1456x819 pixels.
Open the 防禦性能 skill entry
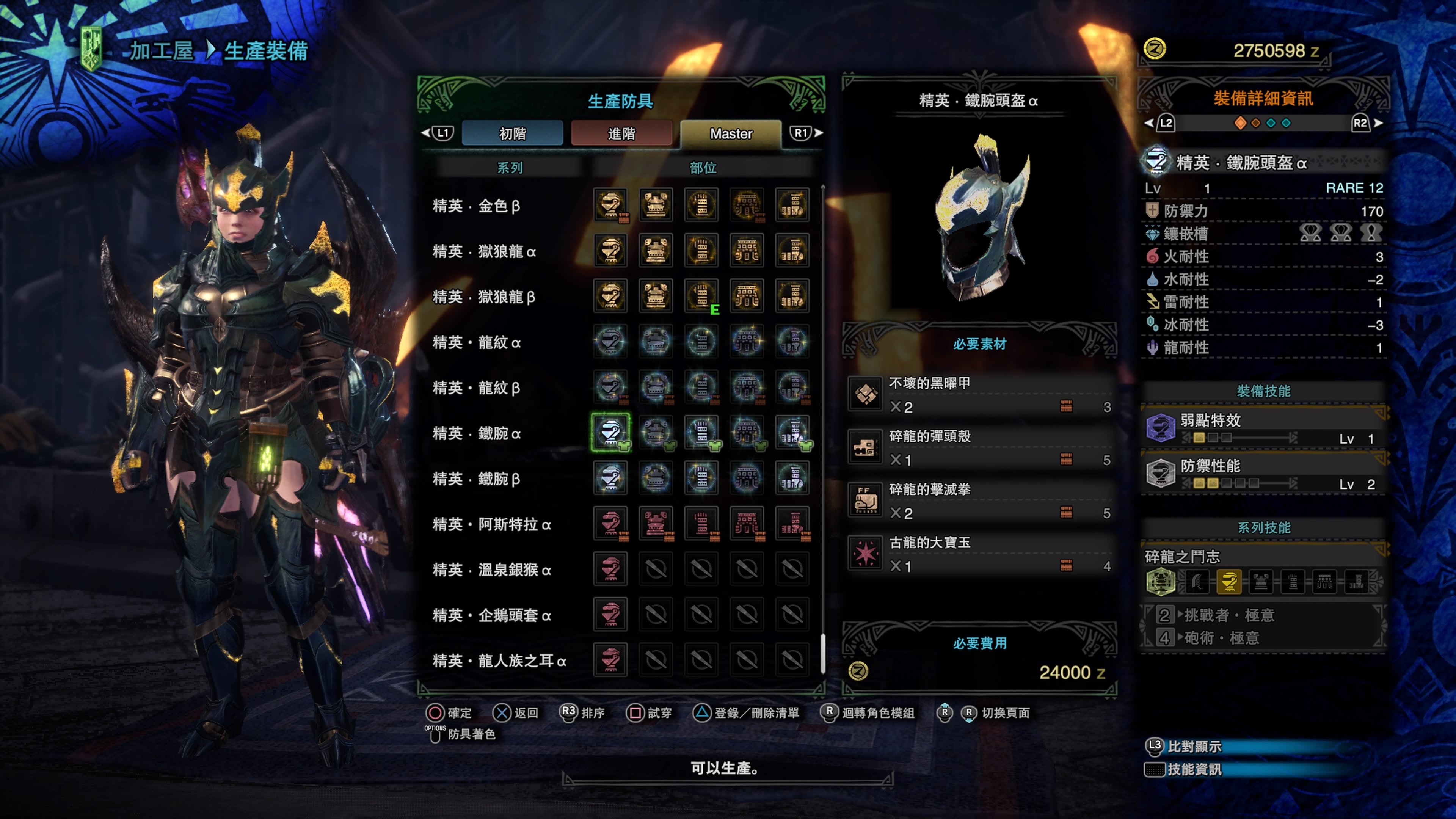[x=1263, y=474]
